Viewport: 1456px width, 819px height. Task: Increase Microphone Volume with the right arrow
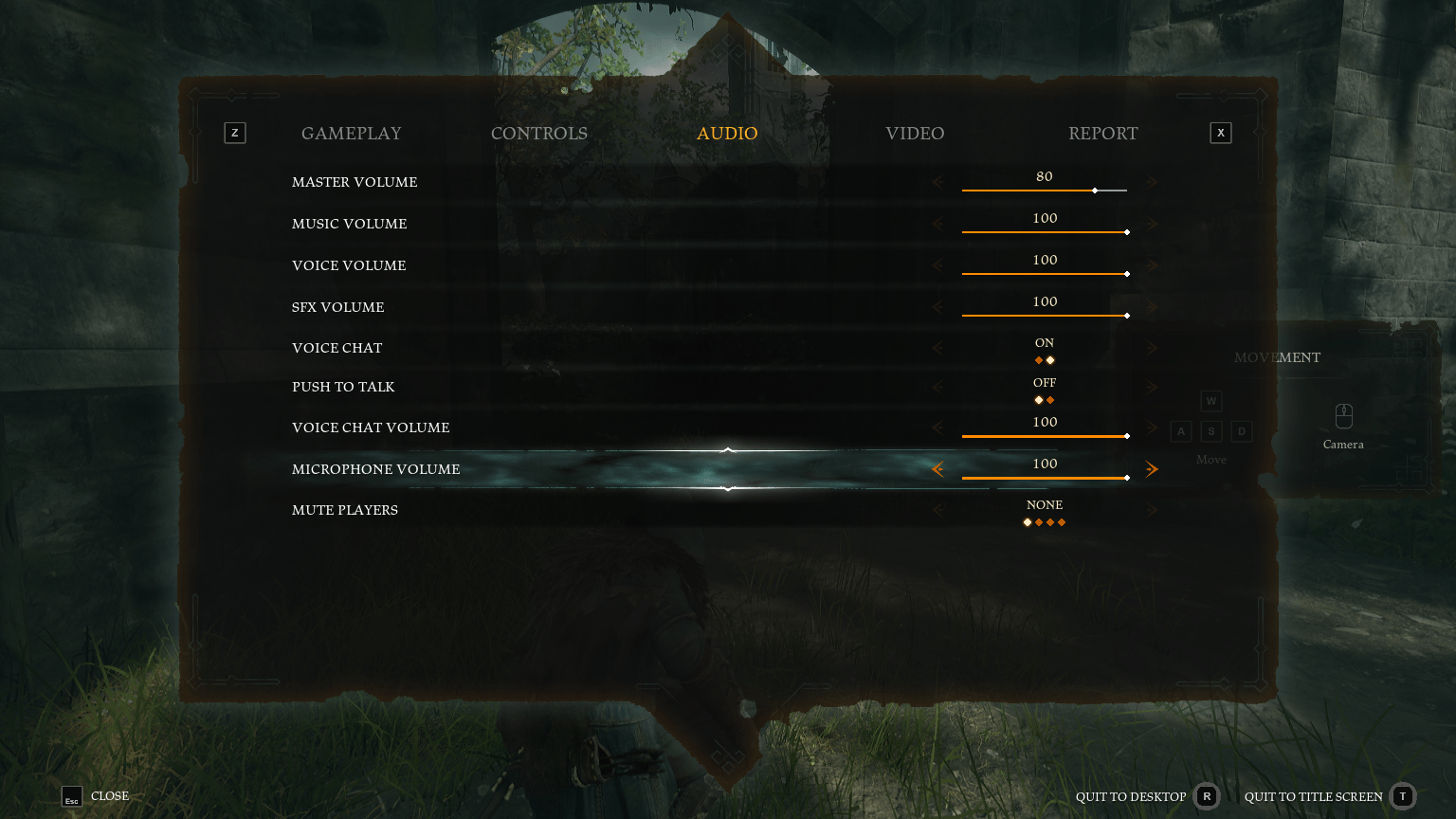[1152, 469]
